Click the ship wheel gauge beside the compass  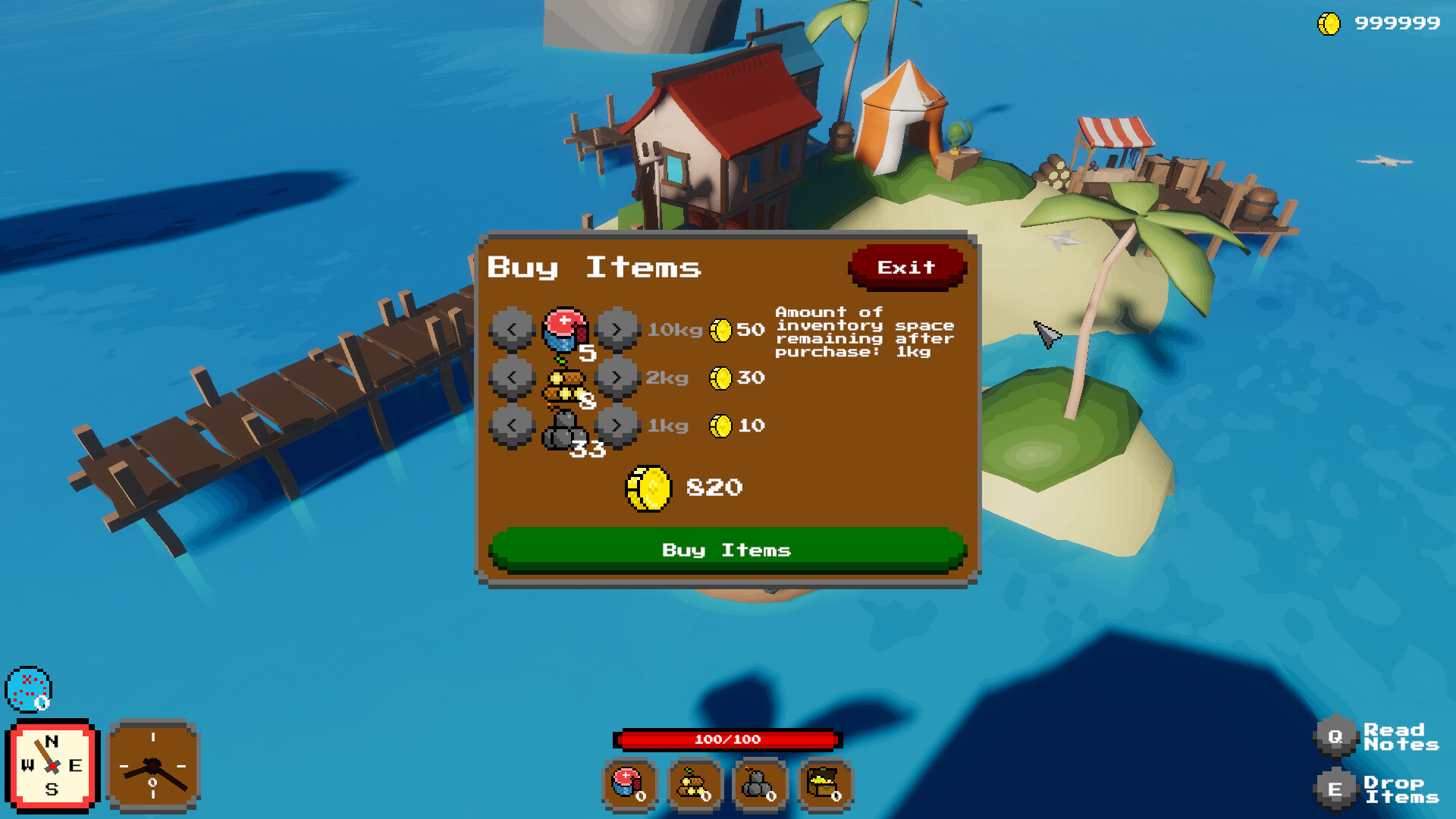click(153, 767)
